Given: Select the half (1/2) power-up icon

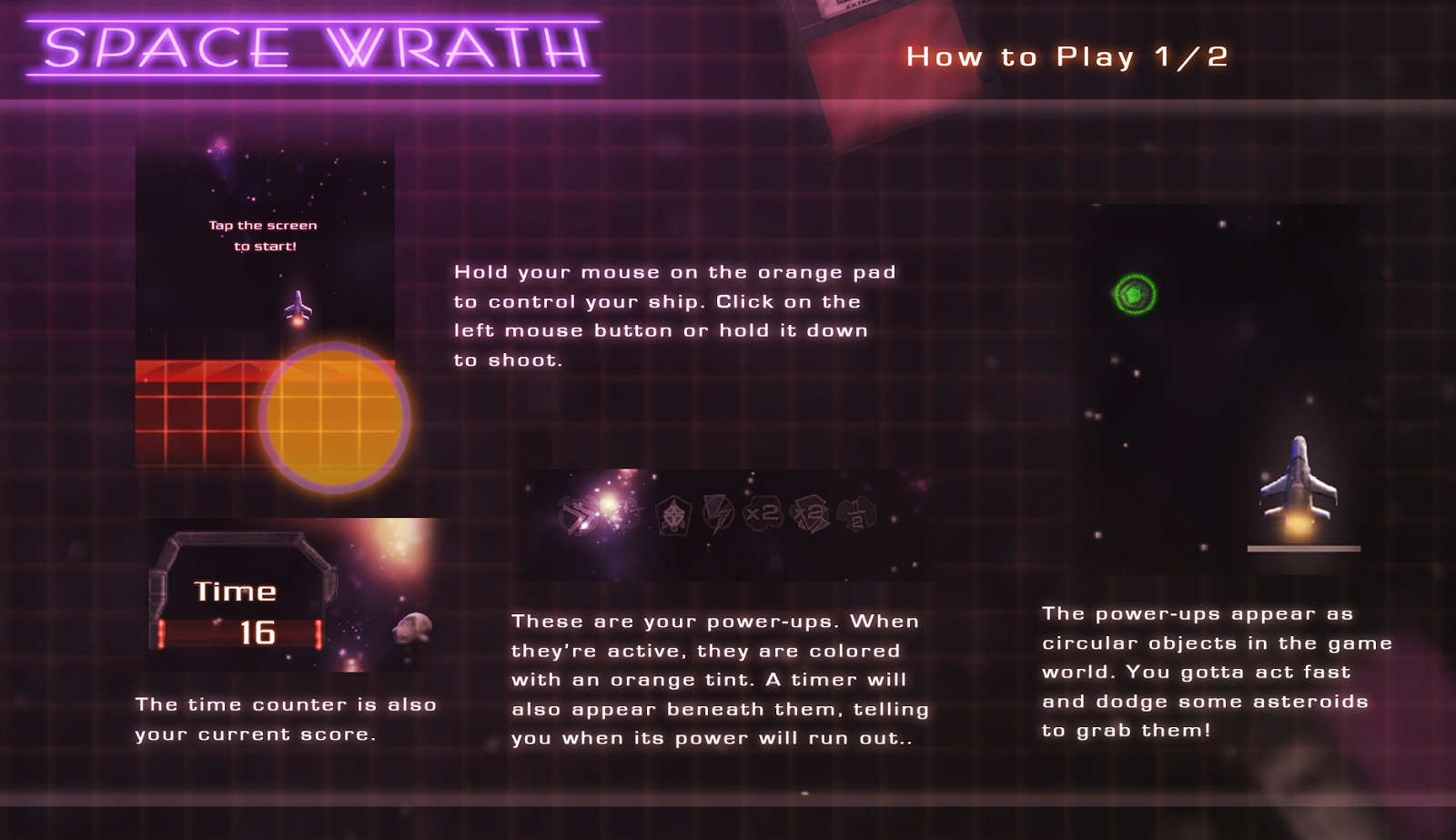Looking at the screenshot, I should coord(856,515).
